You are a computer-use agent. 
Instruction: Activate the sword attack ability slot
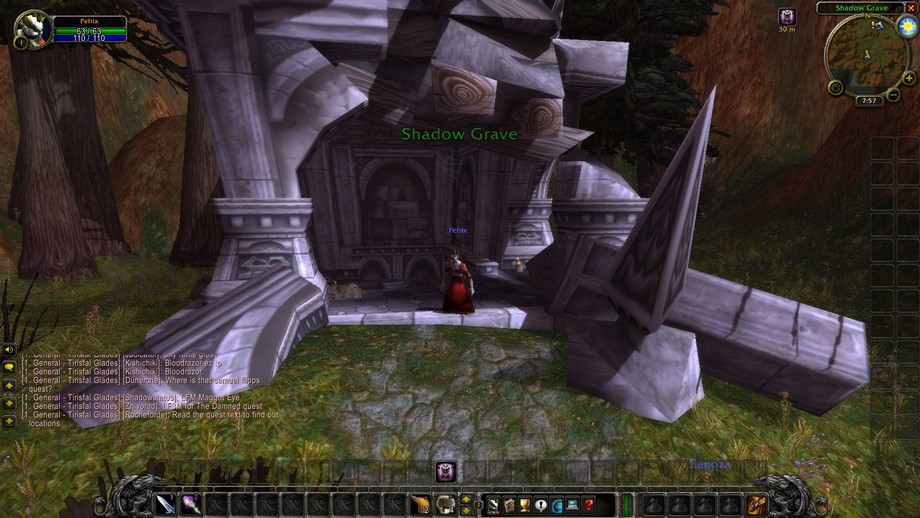165,504
